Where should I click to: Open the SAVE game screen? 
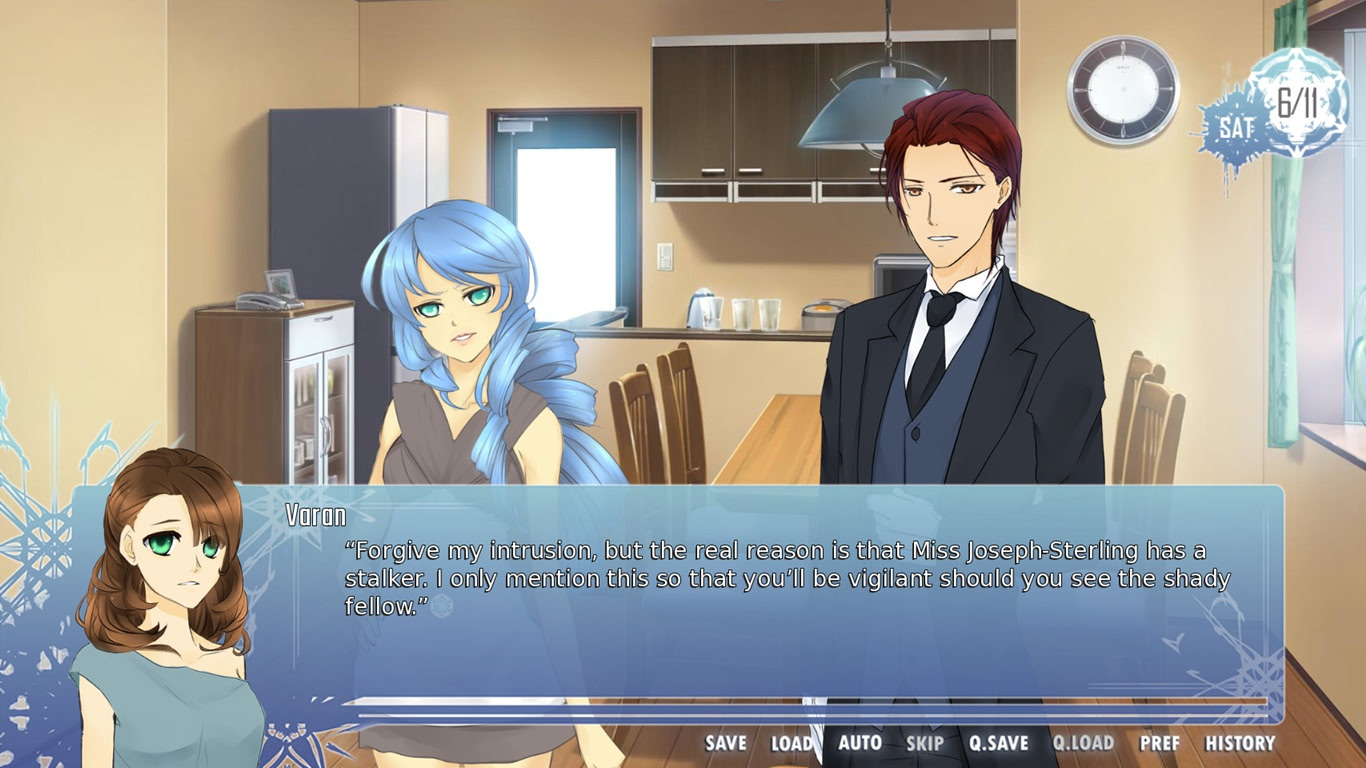(724, 744)
